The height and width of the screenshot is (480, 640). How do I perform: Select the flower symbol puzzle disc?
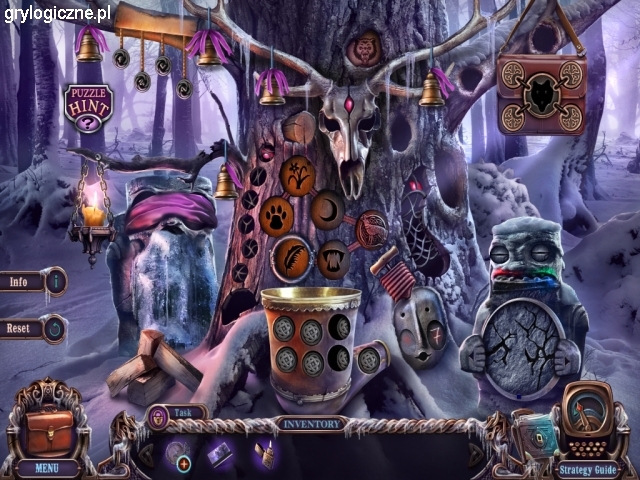[299, 177]
